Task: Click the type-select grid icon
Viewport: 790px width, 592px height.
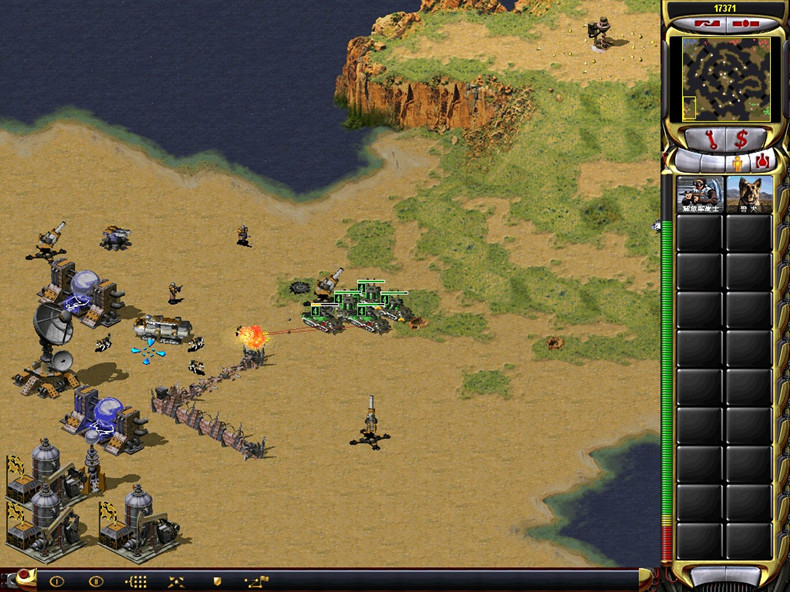Action: pyautogui.click(x=136, y=581)
